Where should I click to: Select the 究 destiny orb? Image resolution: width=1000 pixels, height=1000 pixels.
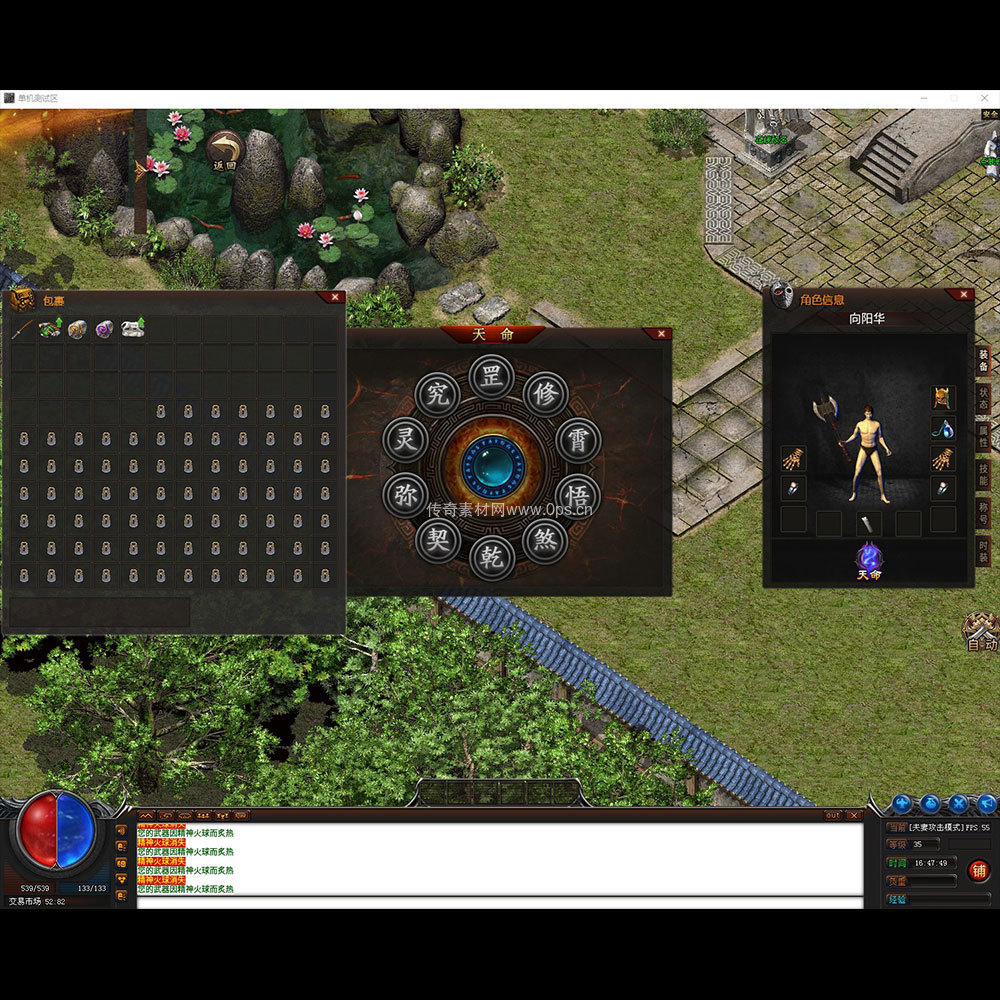point(438,395)
